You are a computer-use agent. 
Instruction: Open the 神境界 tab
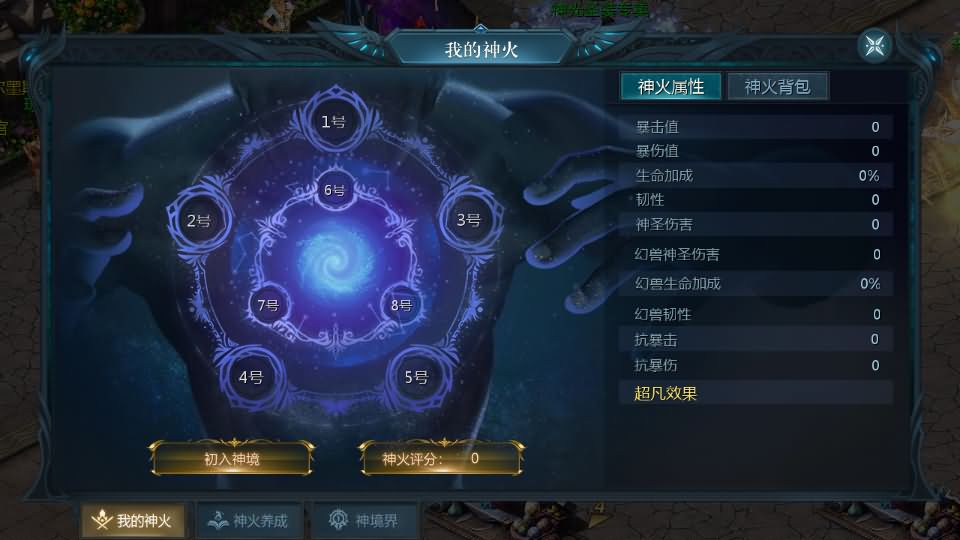(x=364, y=521)
